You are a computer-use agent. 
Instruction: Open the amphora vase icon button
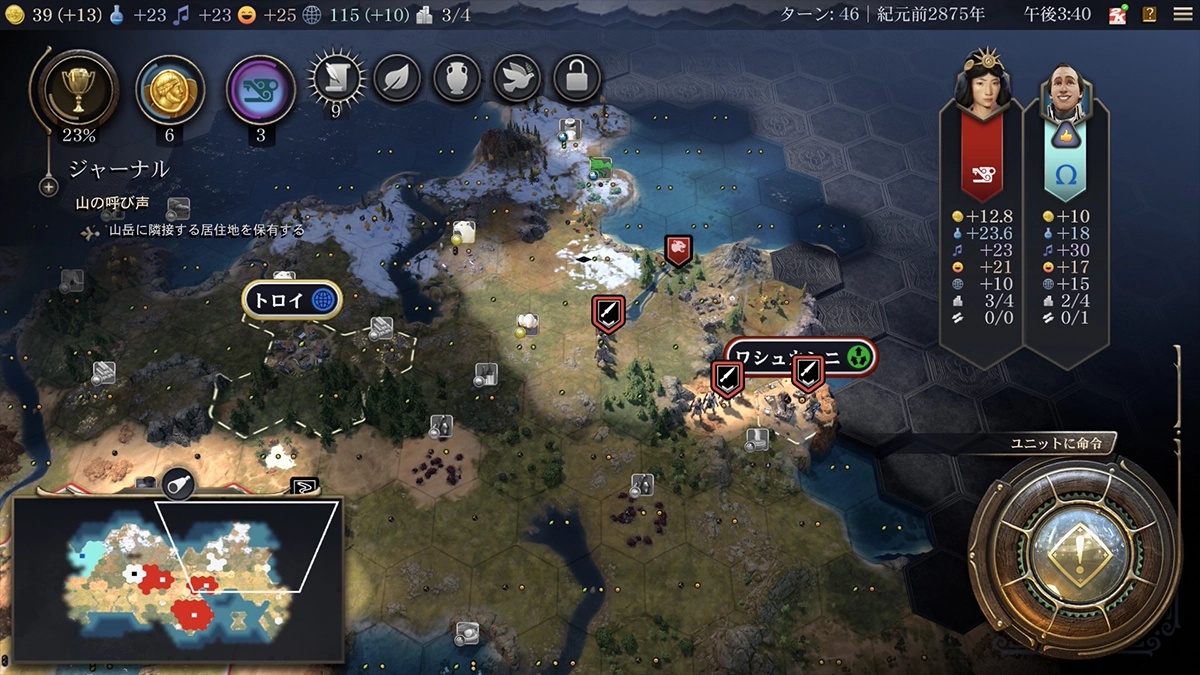coord(457,79)
